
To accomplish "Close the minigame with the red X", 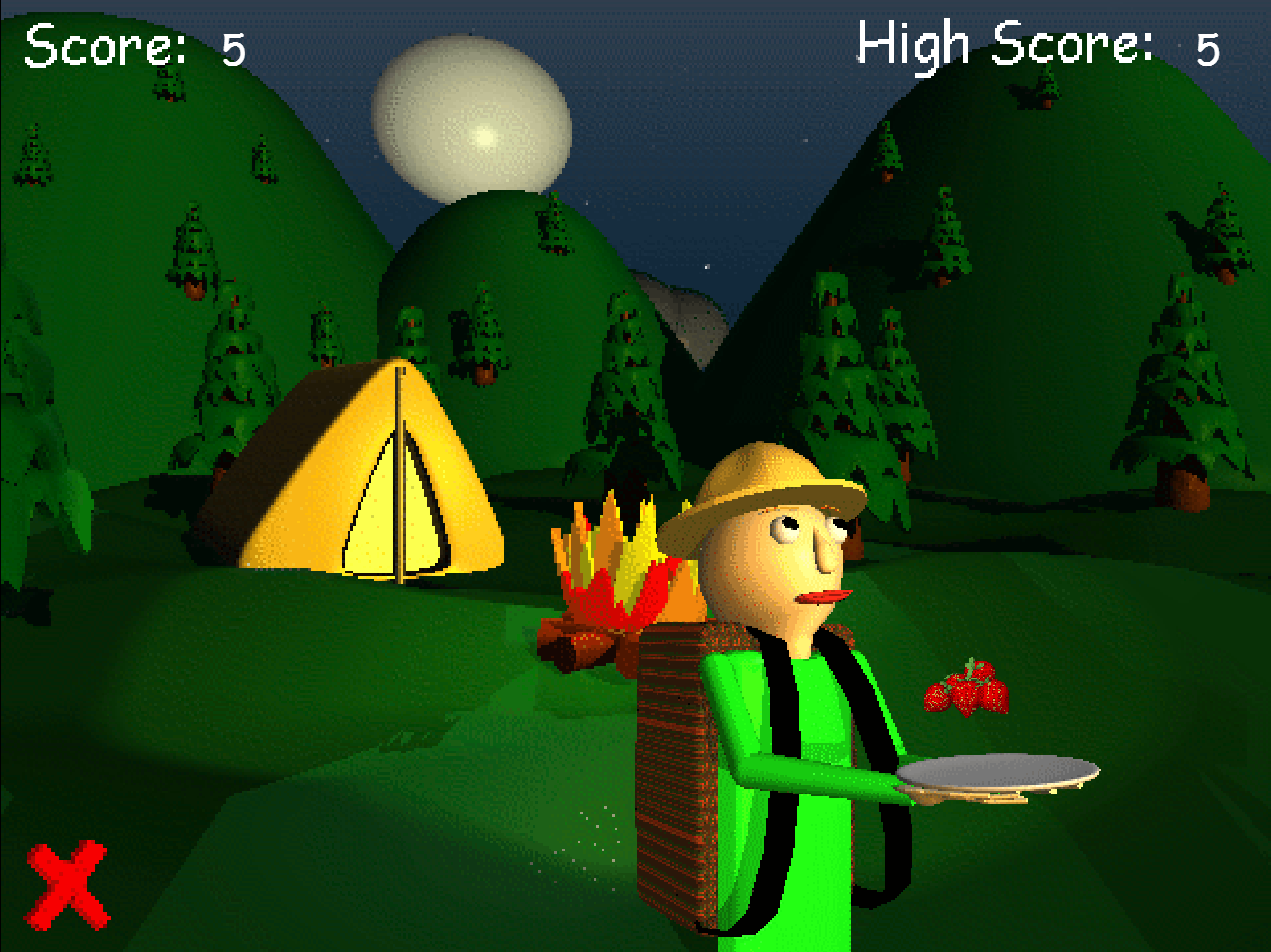I will pos(67,884).
